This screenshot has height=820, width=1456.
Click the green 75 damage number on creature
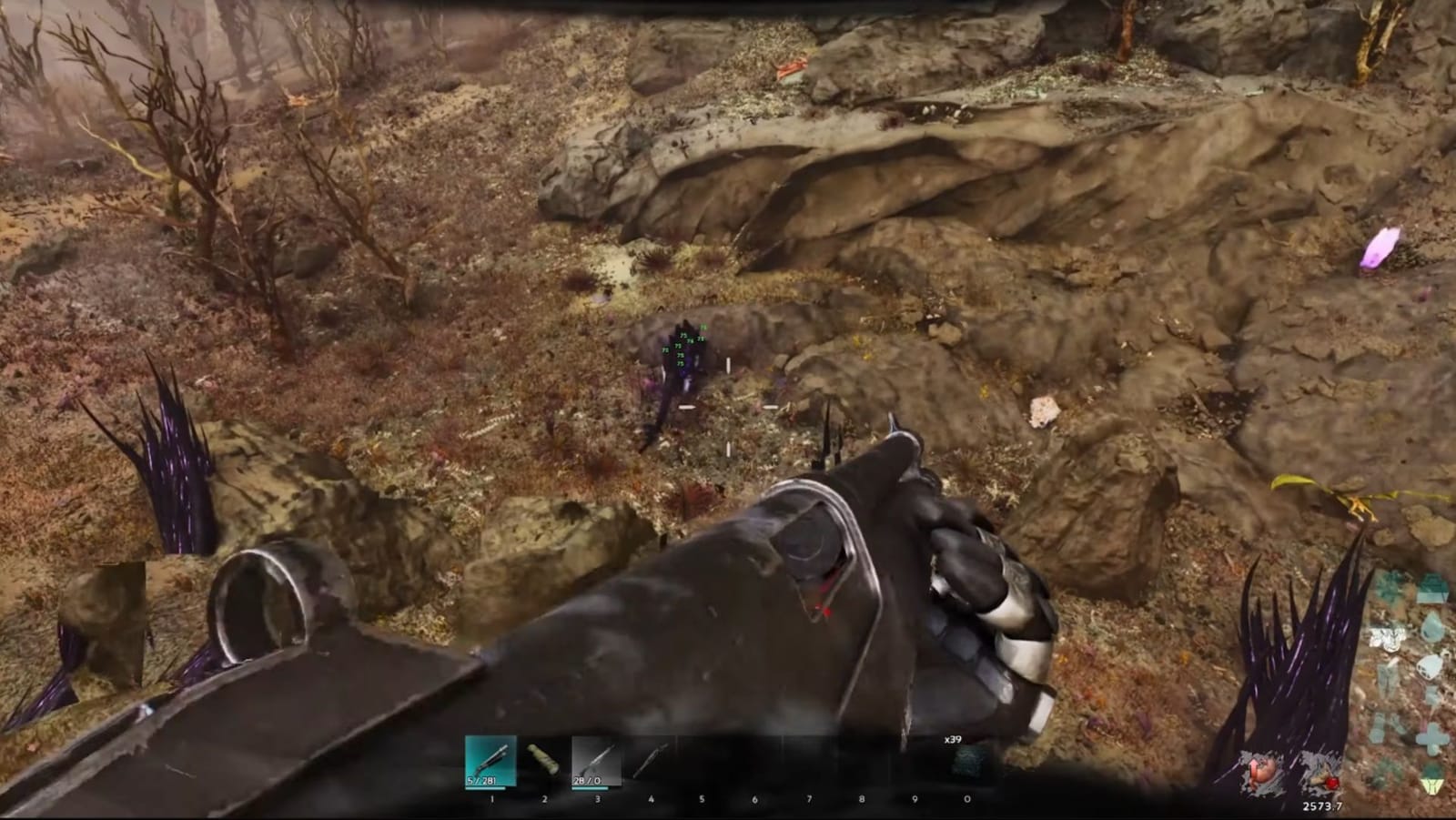682,337
